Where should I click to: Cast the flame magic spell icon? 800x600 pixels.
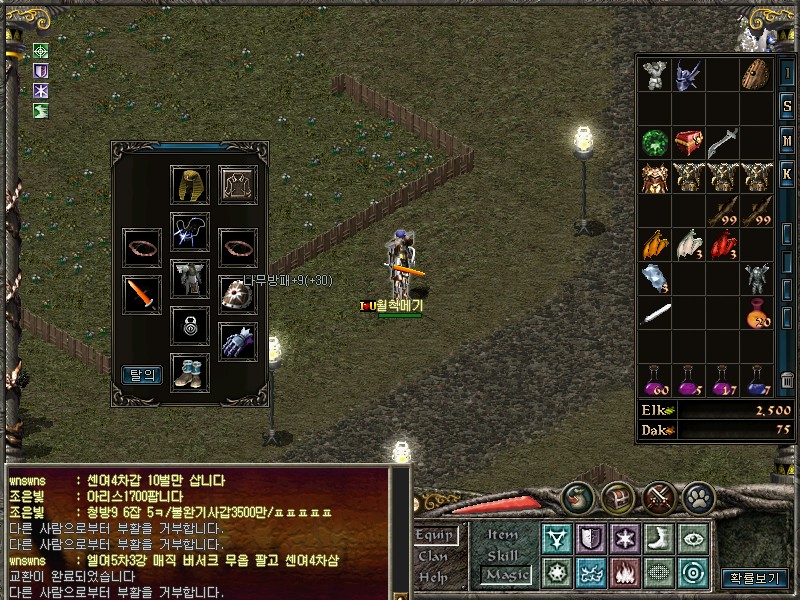[624, 573]
